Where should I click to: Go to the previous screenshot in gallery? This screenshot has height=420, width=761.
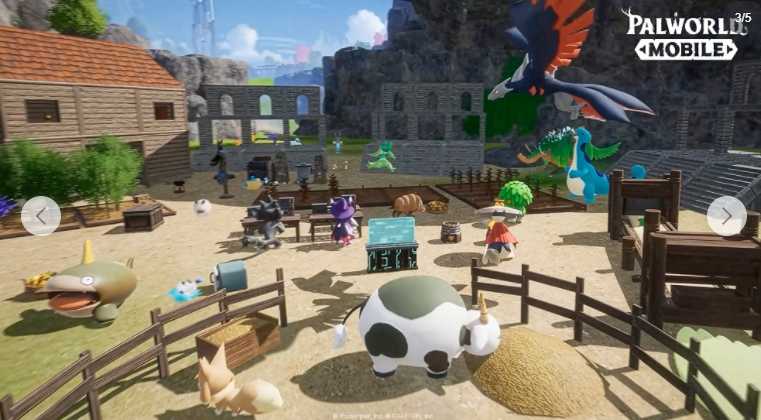coord(41,215)
